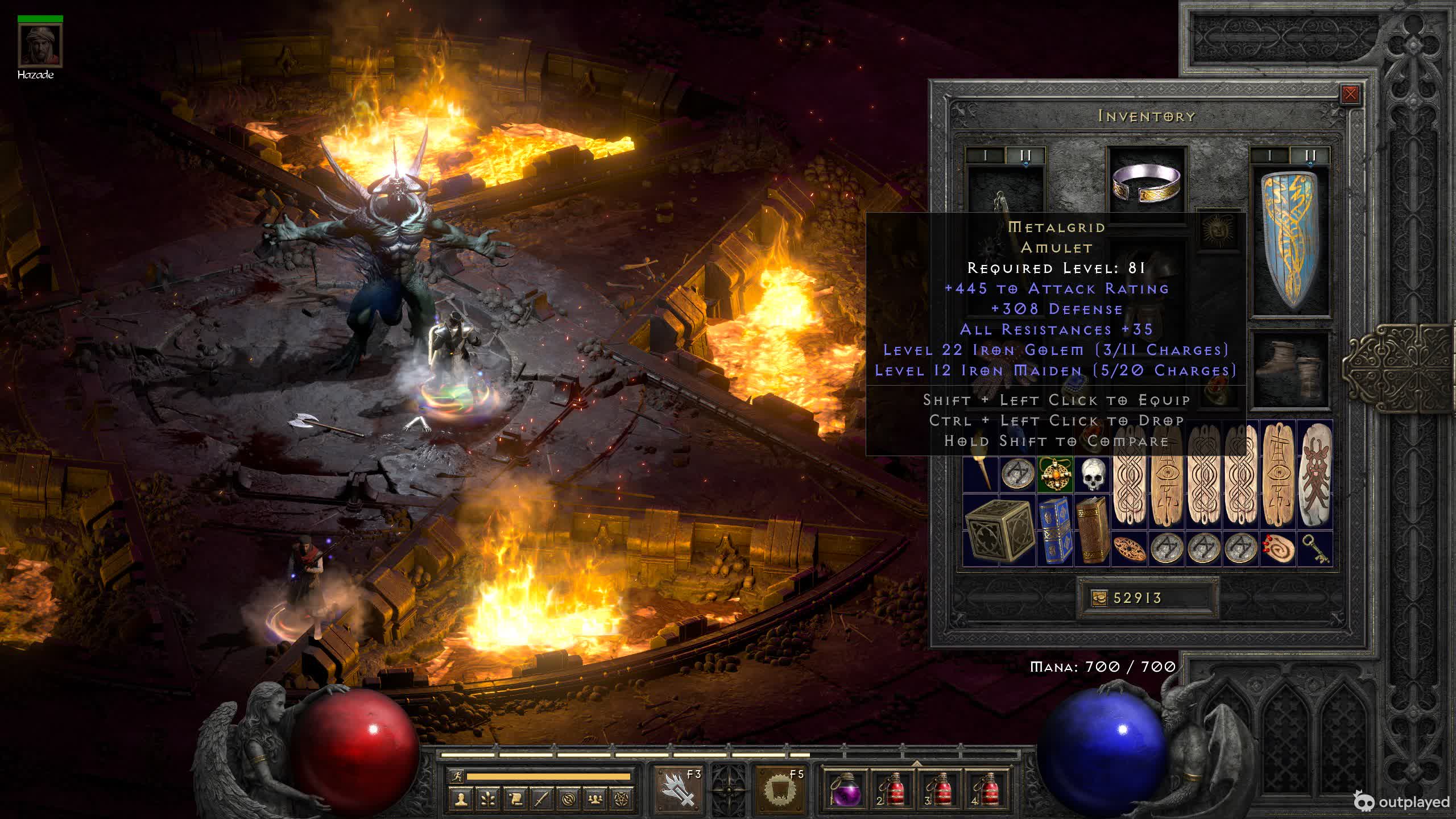Select the Metalgrid amulet in inventory
The width and height of the screenshot is (1456, 819).
(x=1055, y=474)
